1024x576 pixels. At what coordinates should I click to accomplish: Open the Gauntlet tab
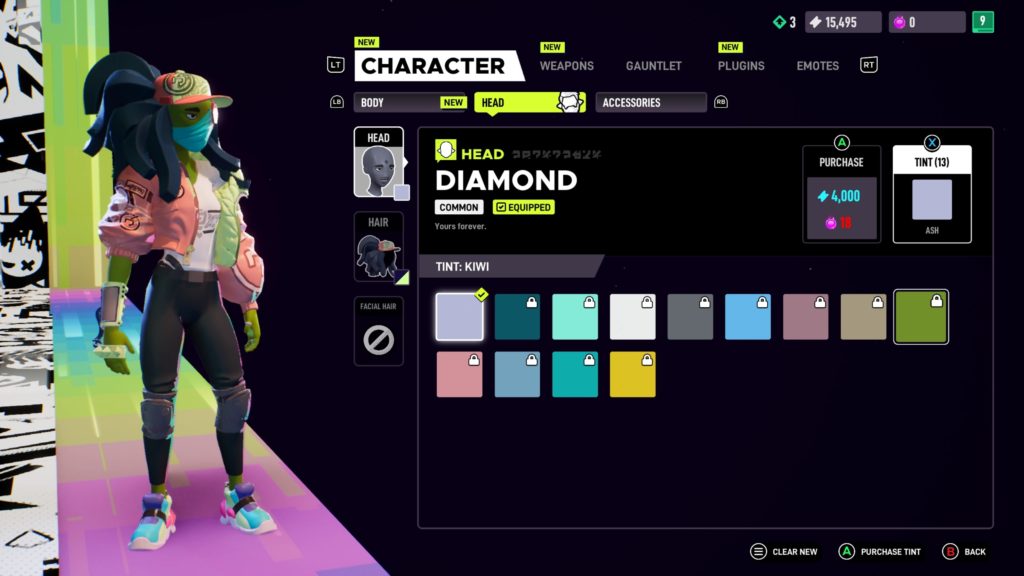point(653,66)
